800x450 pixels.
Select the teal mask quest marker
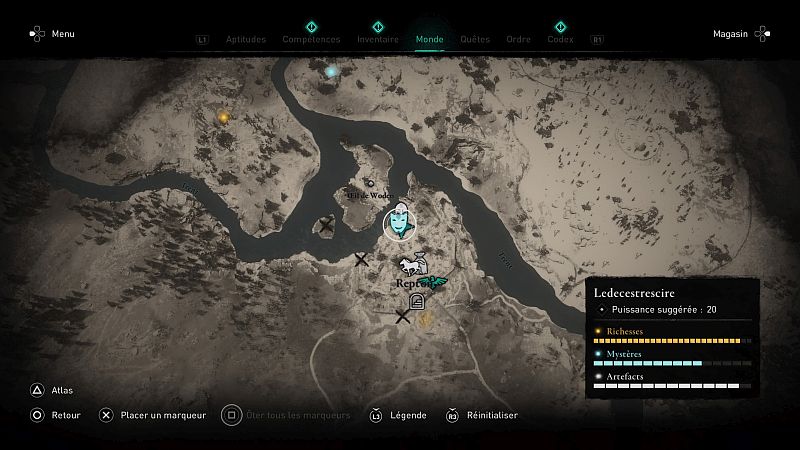[x=398, y=223]
